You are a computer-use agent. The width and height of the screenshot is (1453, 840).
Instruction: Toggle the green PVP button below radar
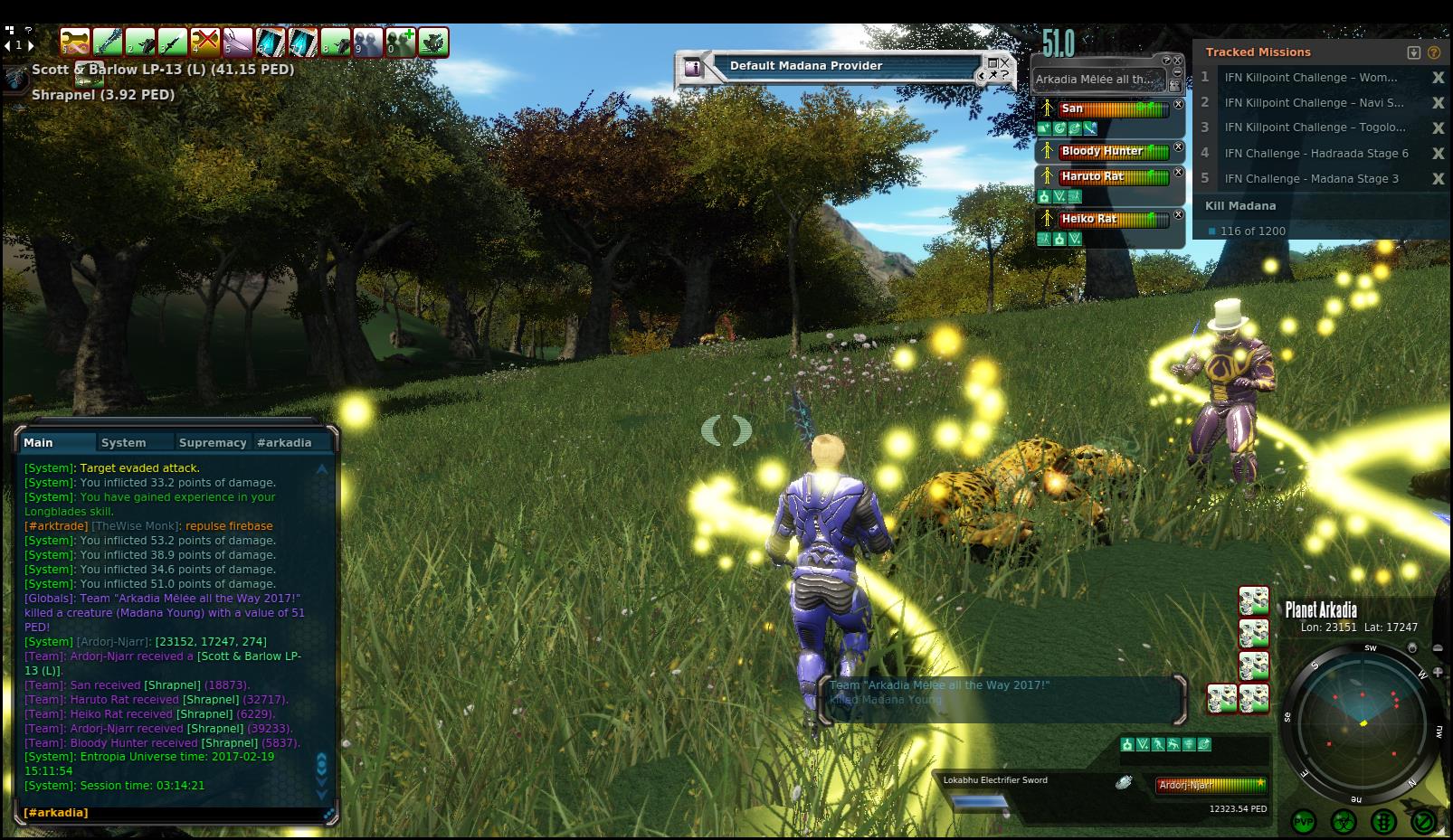pos(1304,822)
